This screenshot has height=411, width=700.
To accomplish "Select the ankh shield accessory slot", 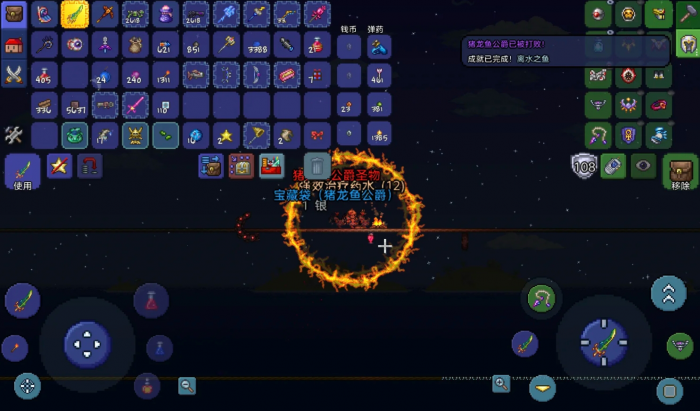I will coord(628,135).
